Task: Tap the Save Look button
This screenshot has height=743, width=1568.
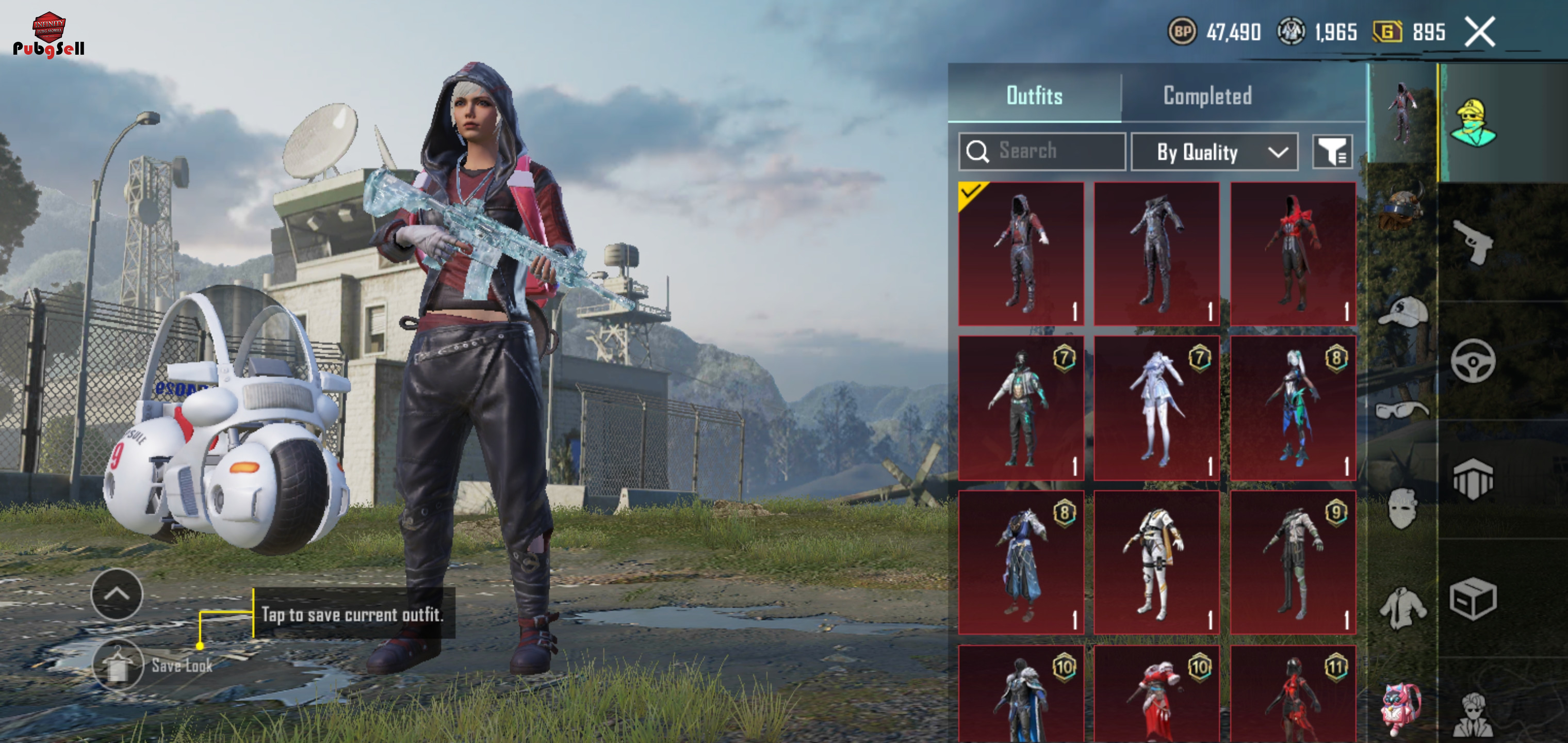Action: (119, 665)
